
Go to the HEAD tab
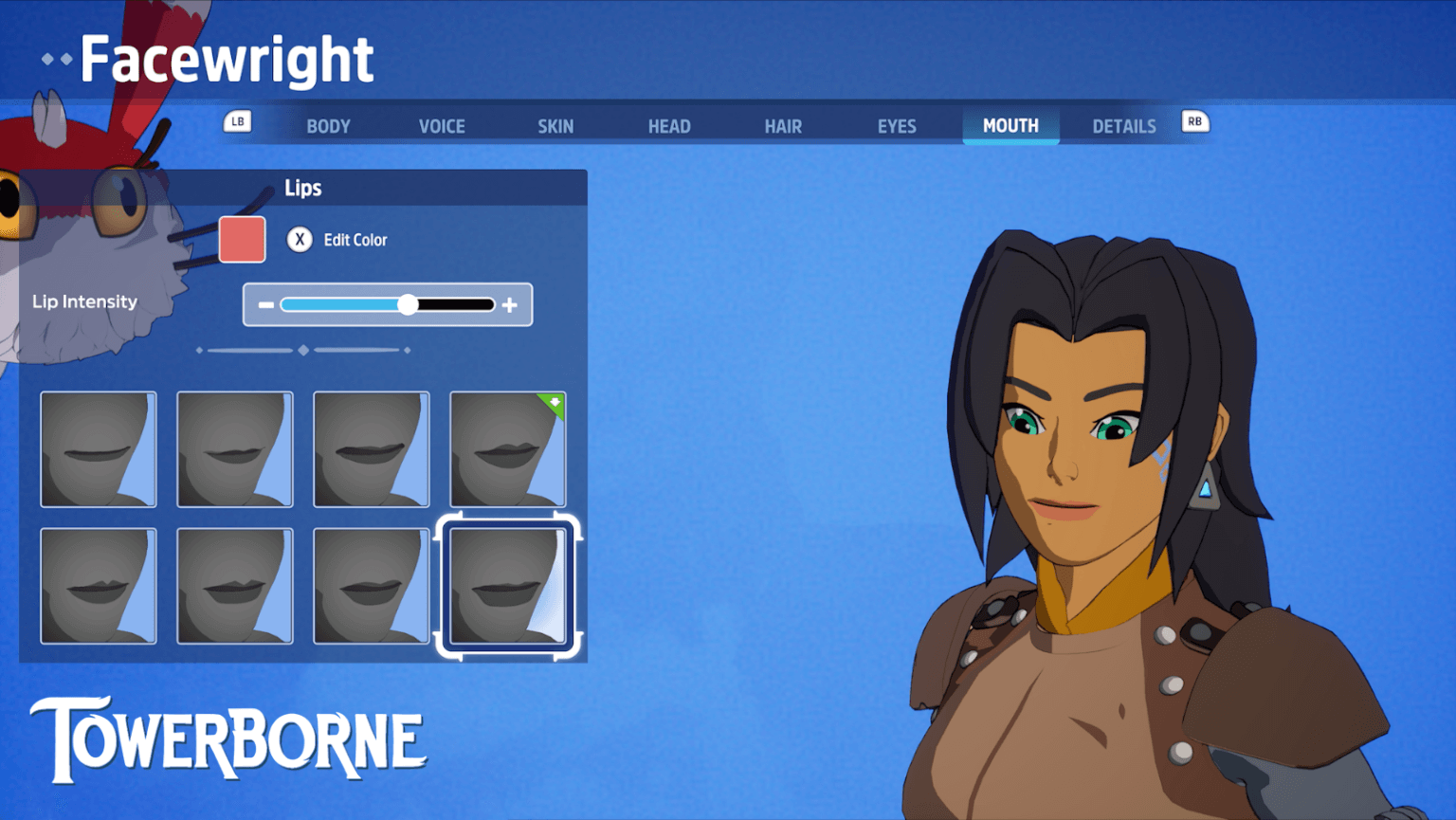pos(669,126)
